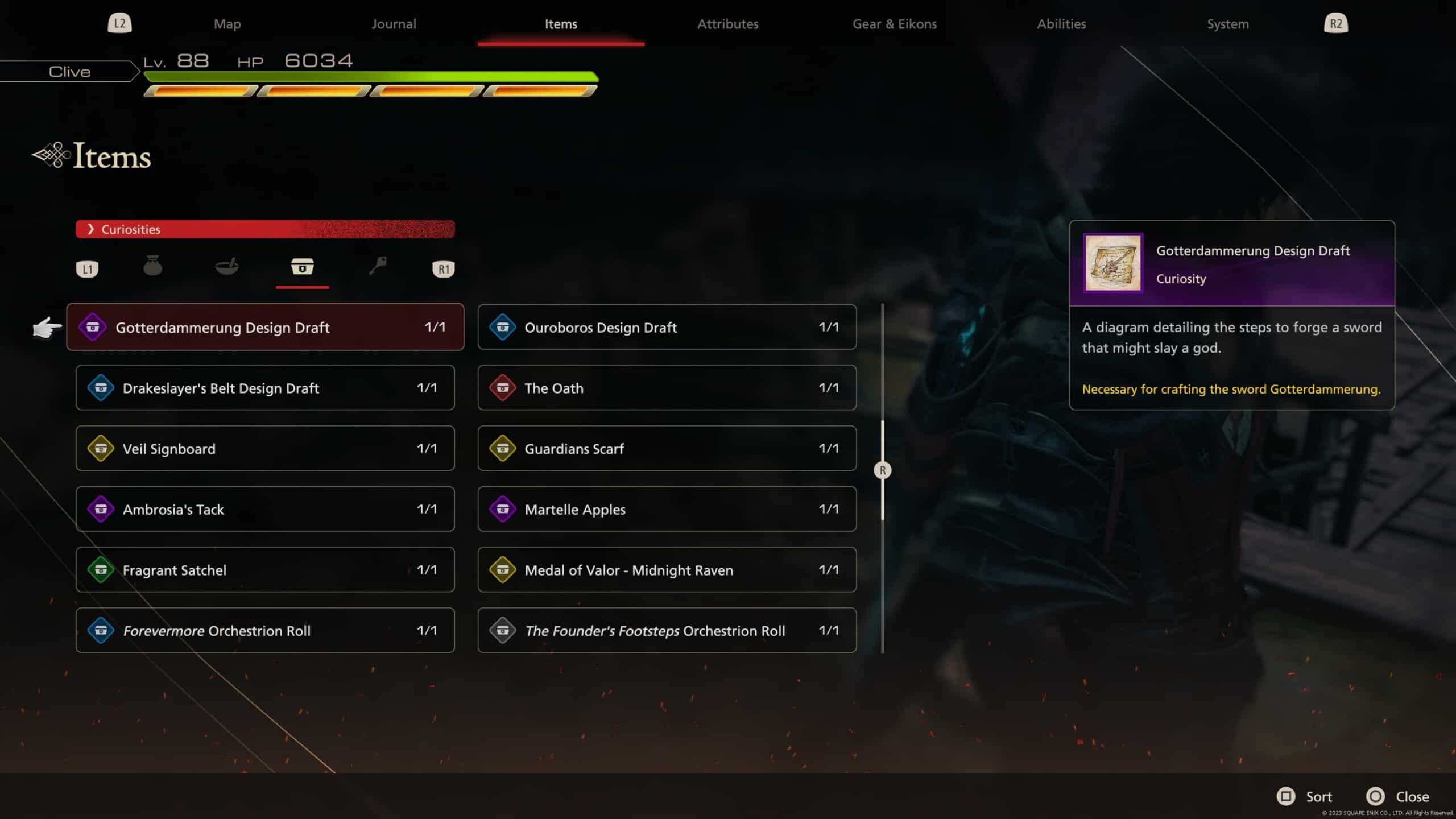Switch to the Abilities tab
1456x819 pixels.
point(1061,24)
